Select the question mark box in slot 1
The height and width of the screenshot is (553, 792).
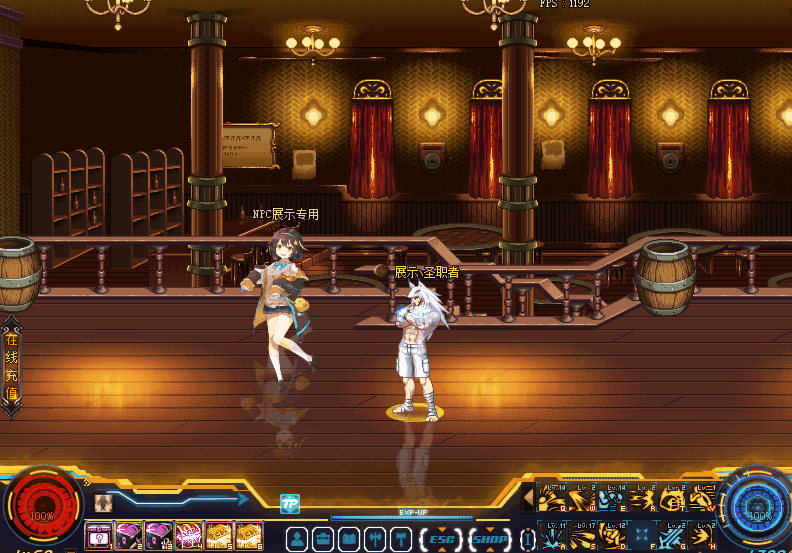click(99, 536)
